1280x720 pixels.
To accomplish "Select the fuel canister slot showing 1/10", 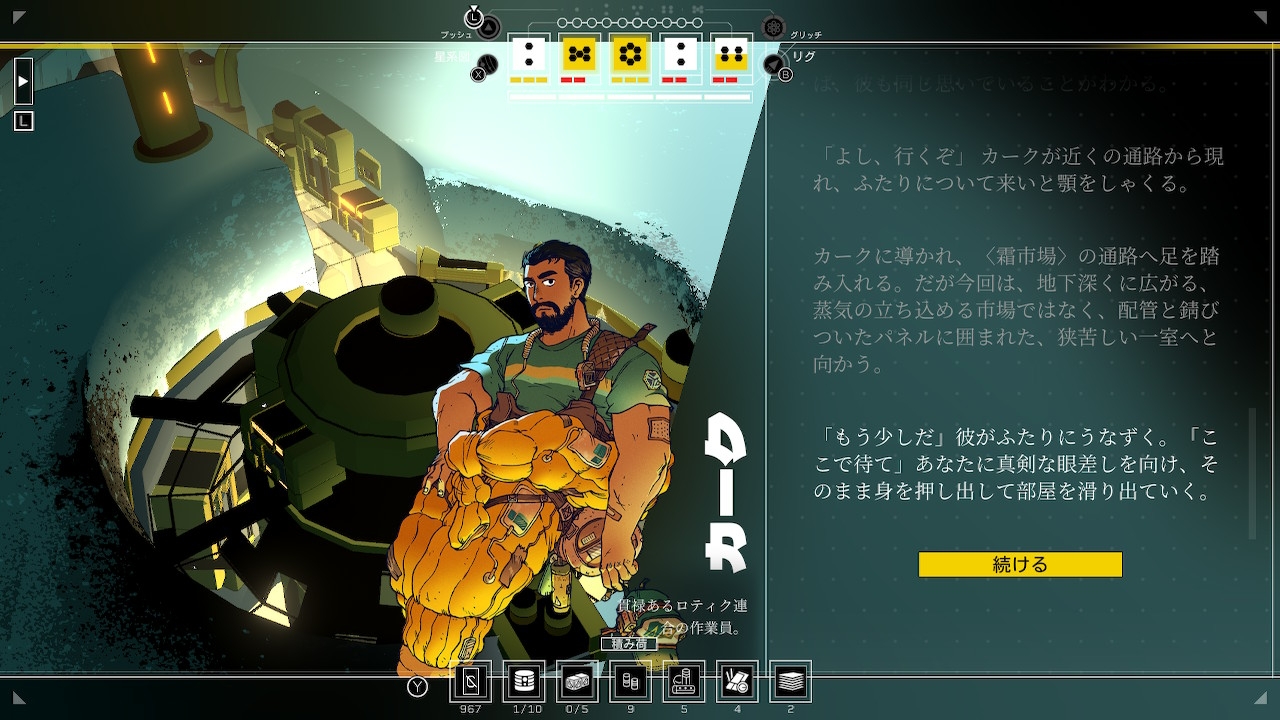I will (x=524, y=682).
